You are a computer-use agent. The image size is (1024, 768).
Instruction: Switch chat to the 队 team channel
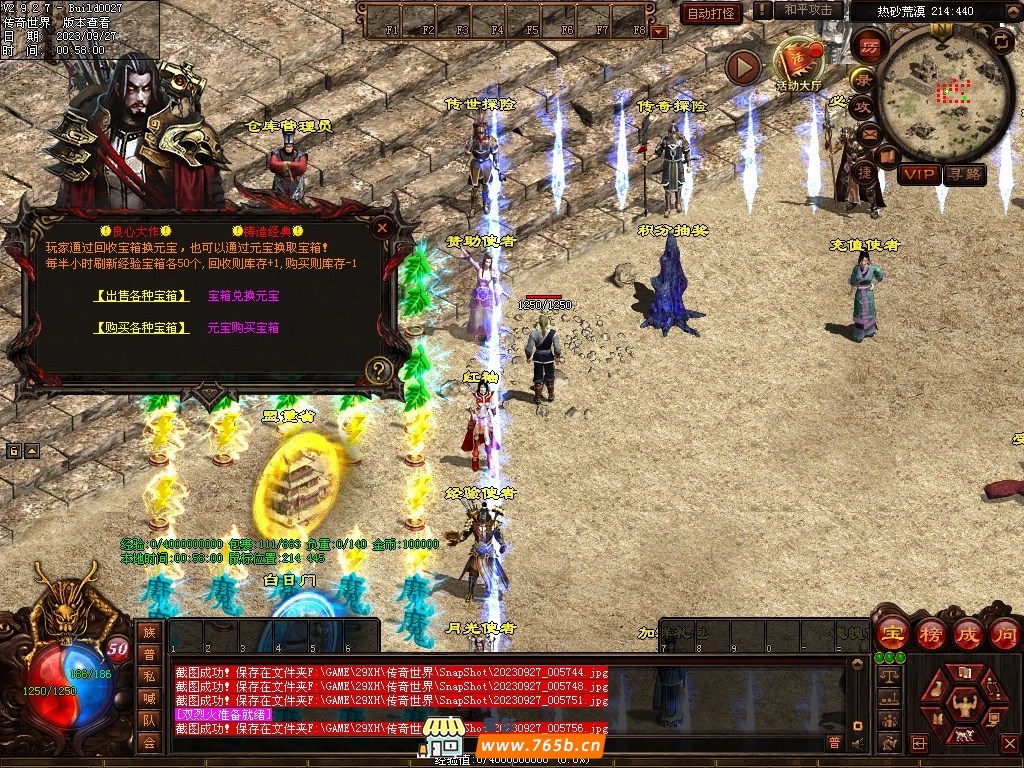(149, 720)
